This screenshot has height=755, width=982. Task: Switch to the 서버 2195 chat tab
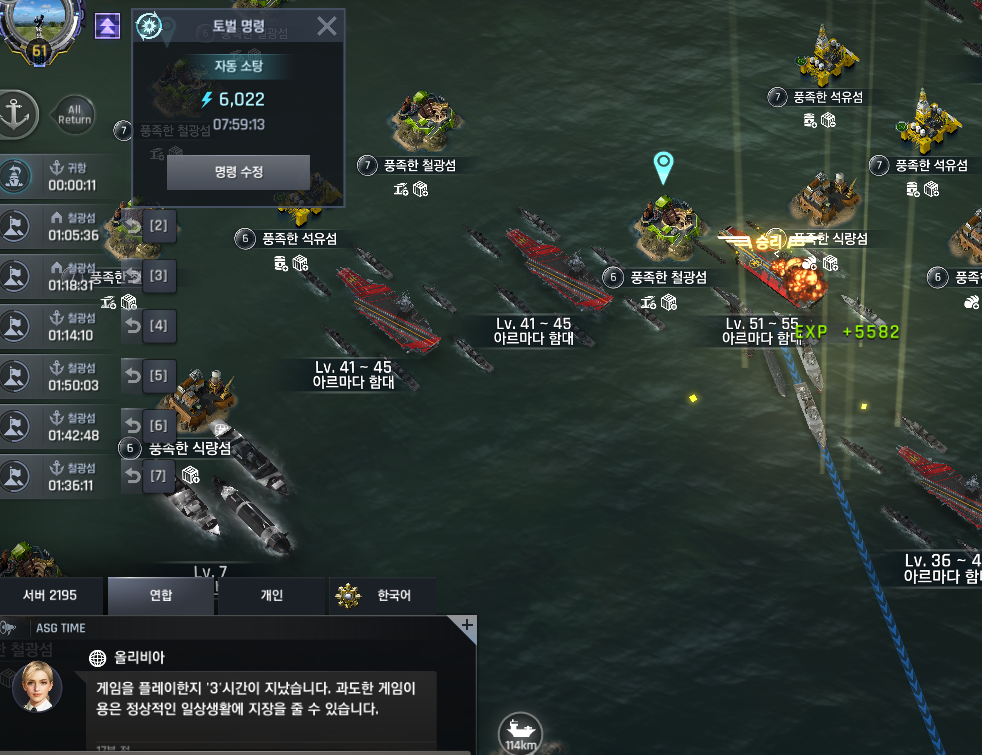click(x=50, y=596)
